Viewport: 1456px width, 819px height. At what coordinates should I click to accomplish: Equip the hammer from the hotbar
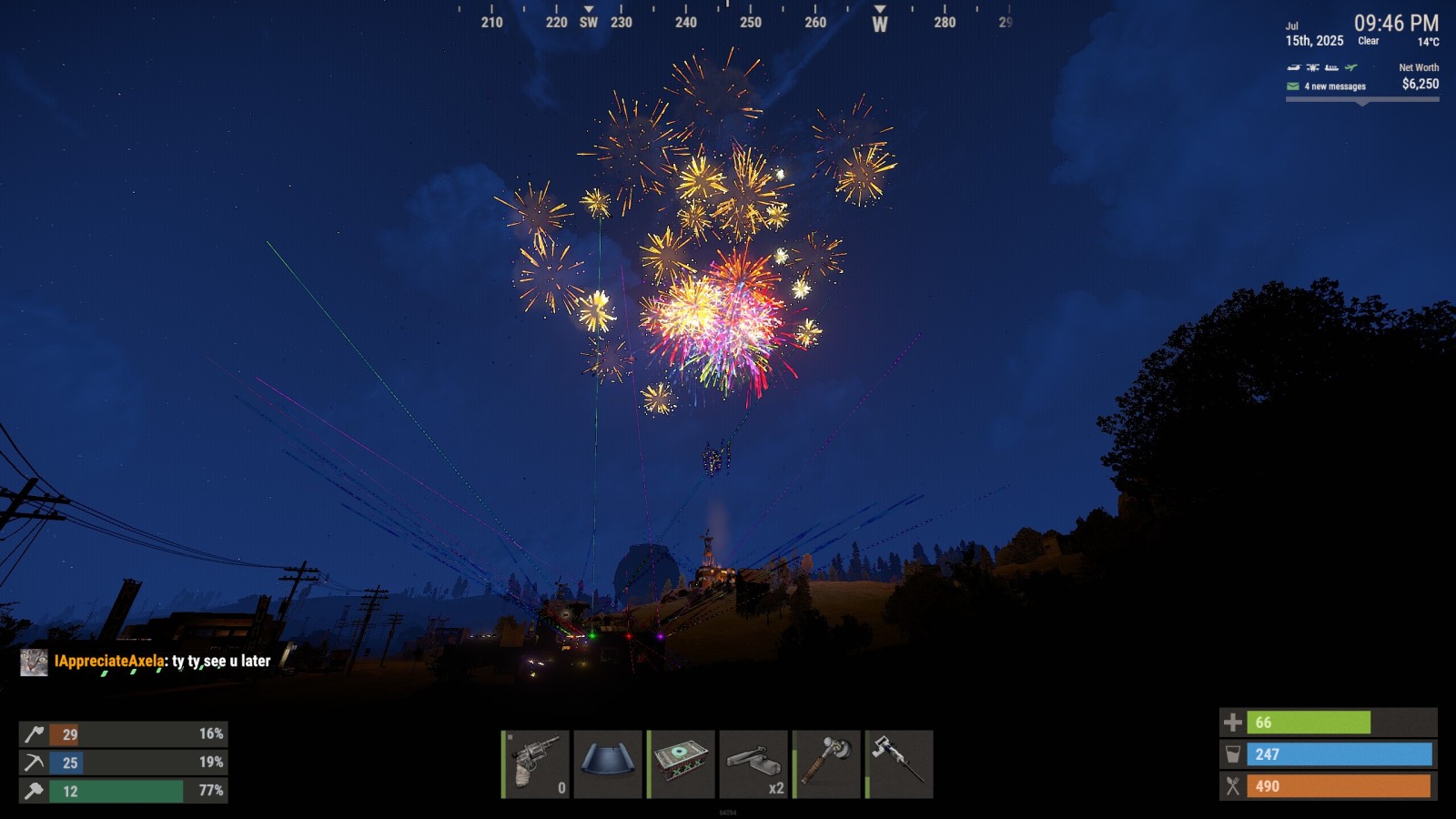tap(826, 764)
